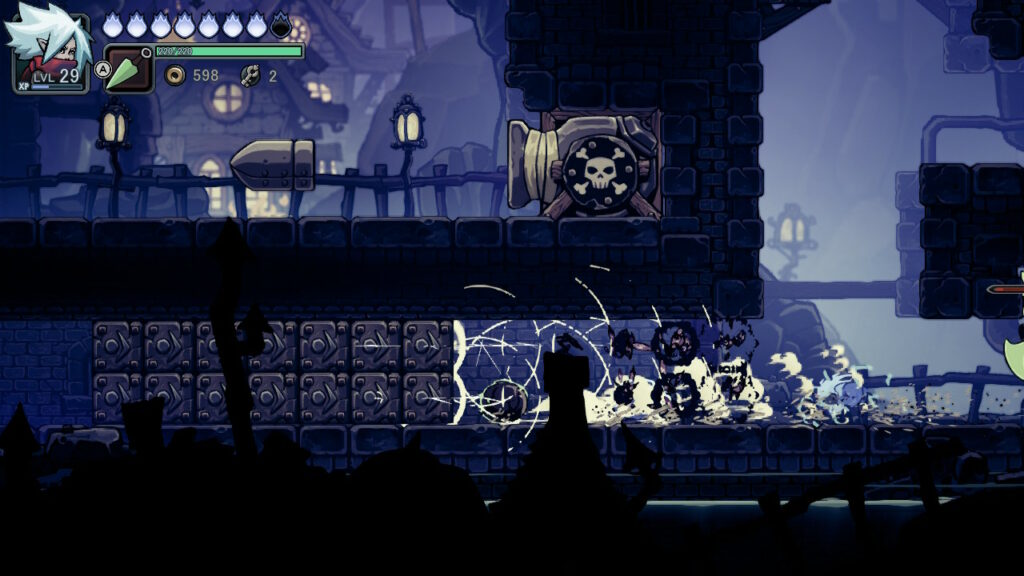
Task: Activate the green blade ability slot
Action: point(128,70)
